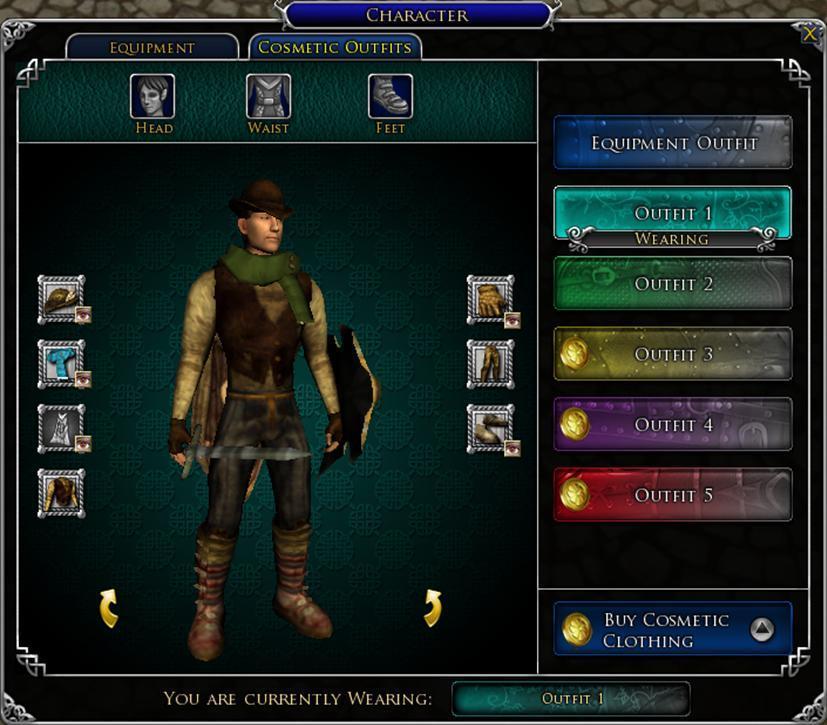Select the Head slot icon
The height and width of the screenshot is (725, 827).
[x=152, y=97]
